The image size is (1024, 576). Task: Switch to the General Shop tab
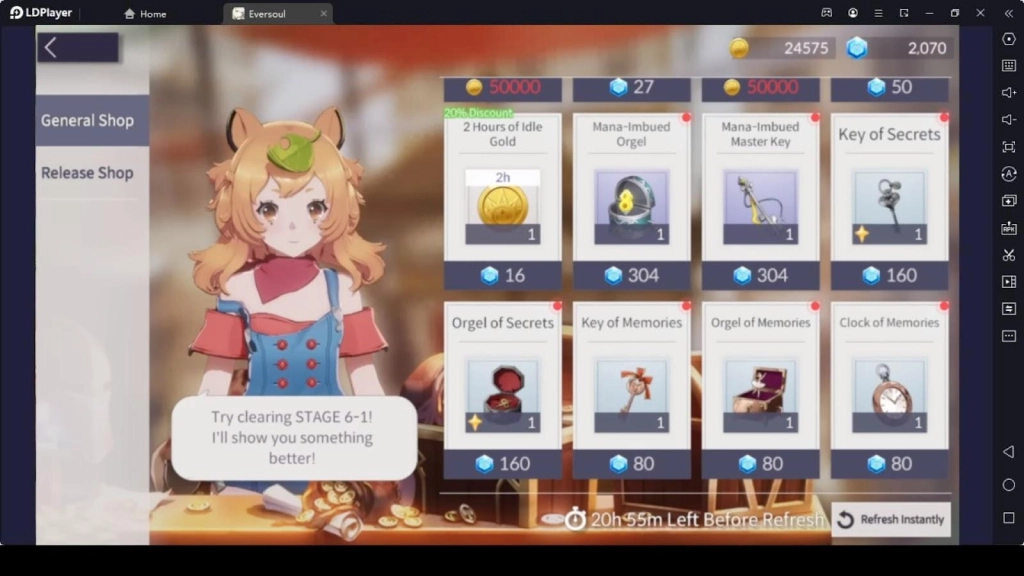coord(88,121)
